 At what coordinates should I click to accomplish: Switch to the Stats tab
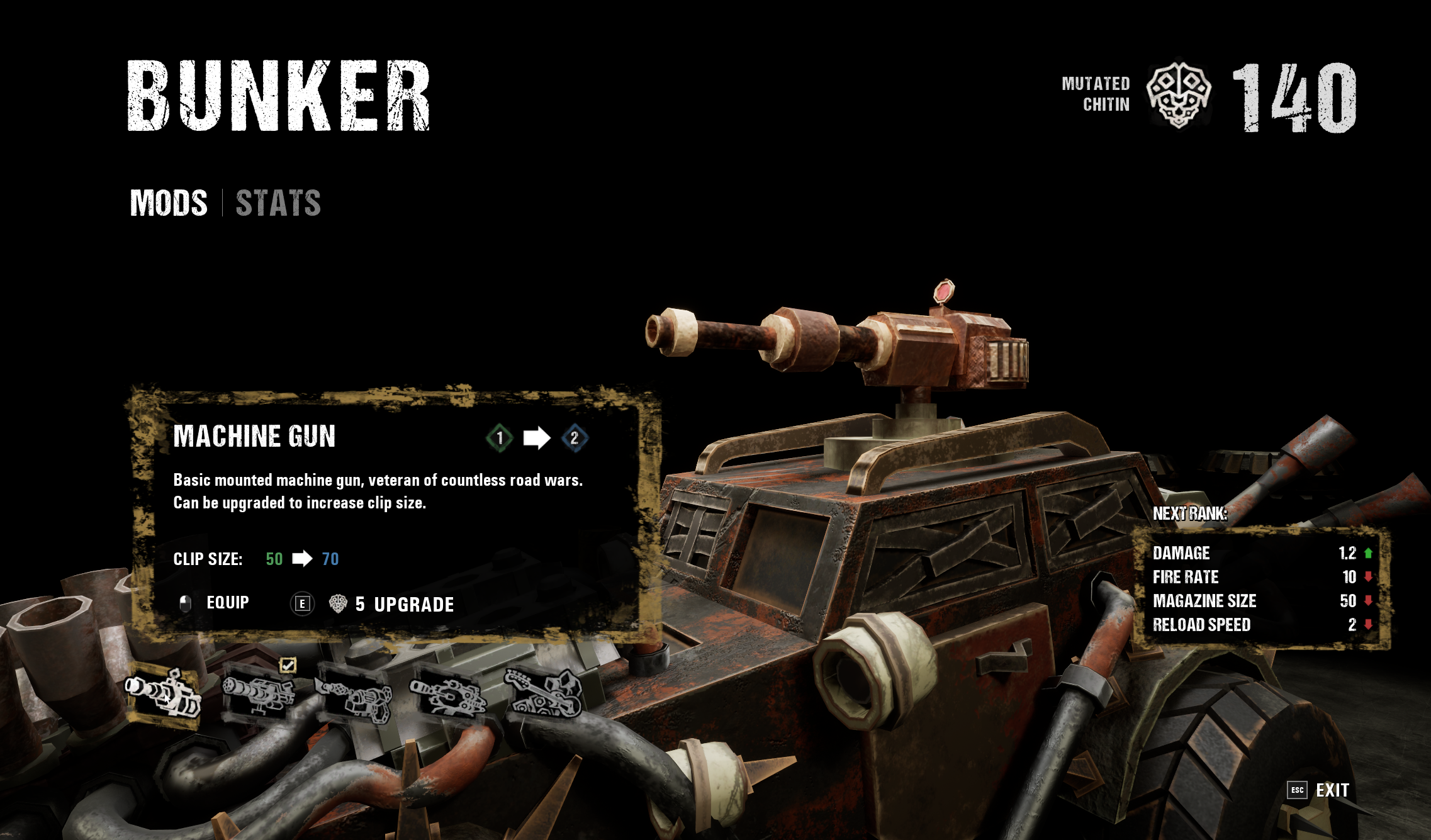pyautogui.click(x=278, y=203)
